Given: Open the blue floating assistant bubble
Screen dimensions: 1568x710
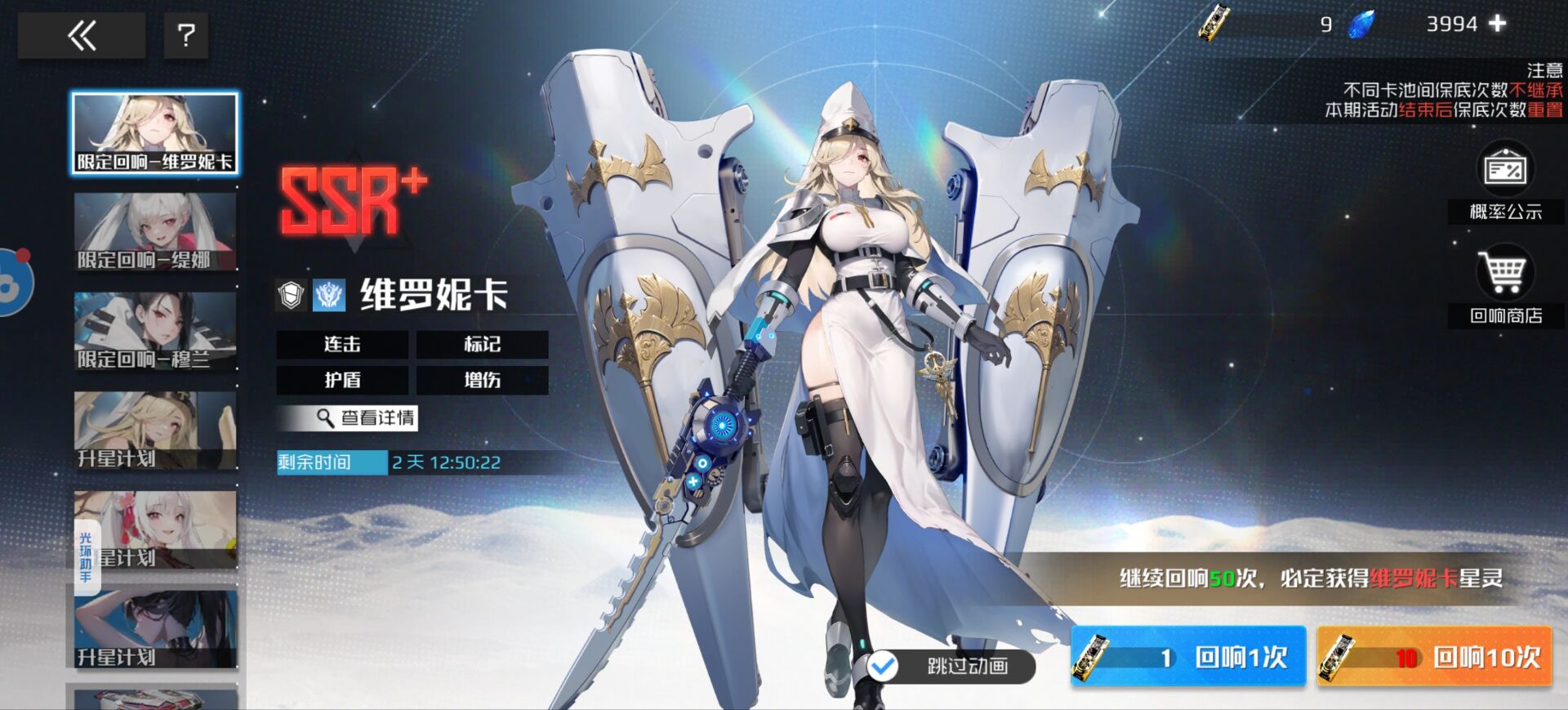Looking at the screenshot, I should coord(13,282).
